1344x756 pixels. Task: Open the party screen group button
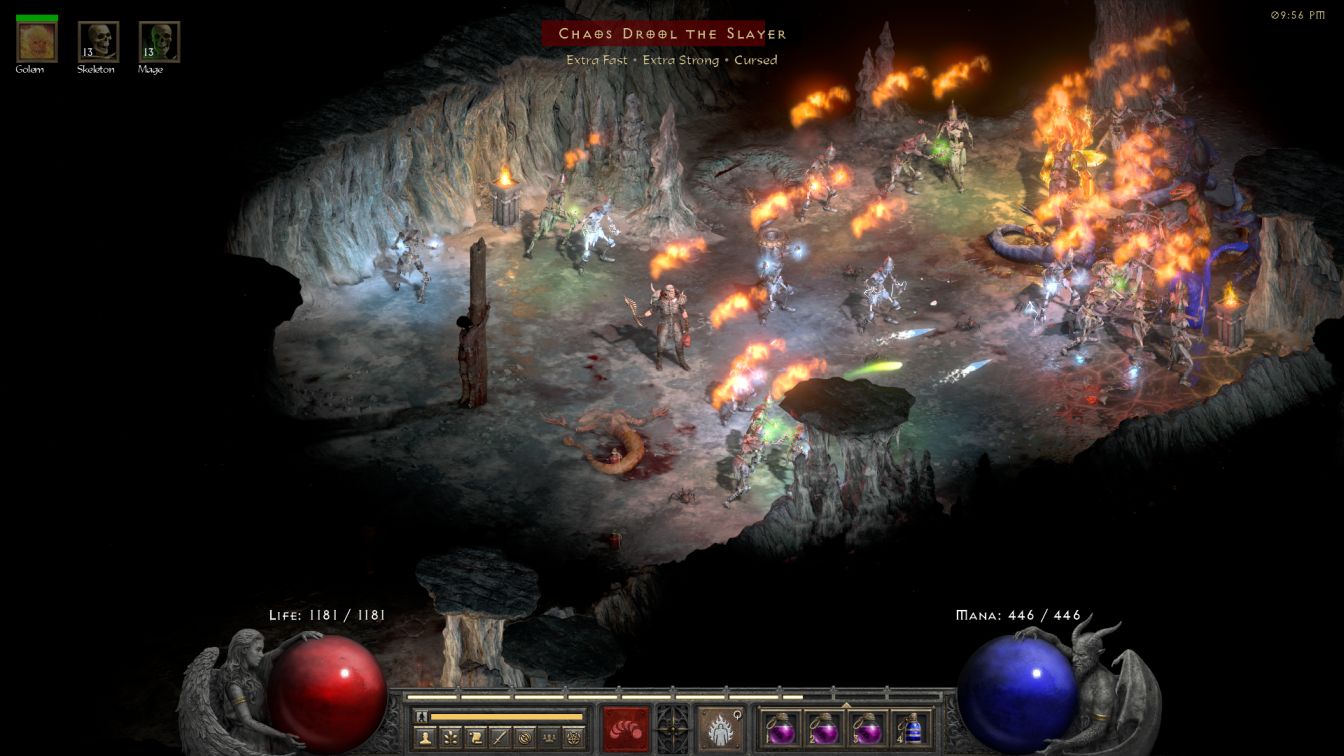pyautogui.click(x=549, y=737)
